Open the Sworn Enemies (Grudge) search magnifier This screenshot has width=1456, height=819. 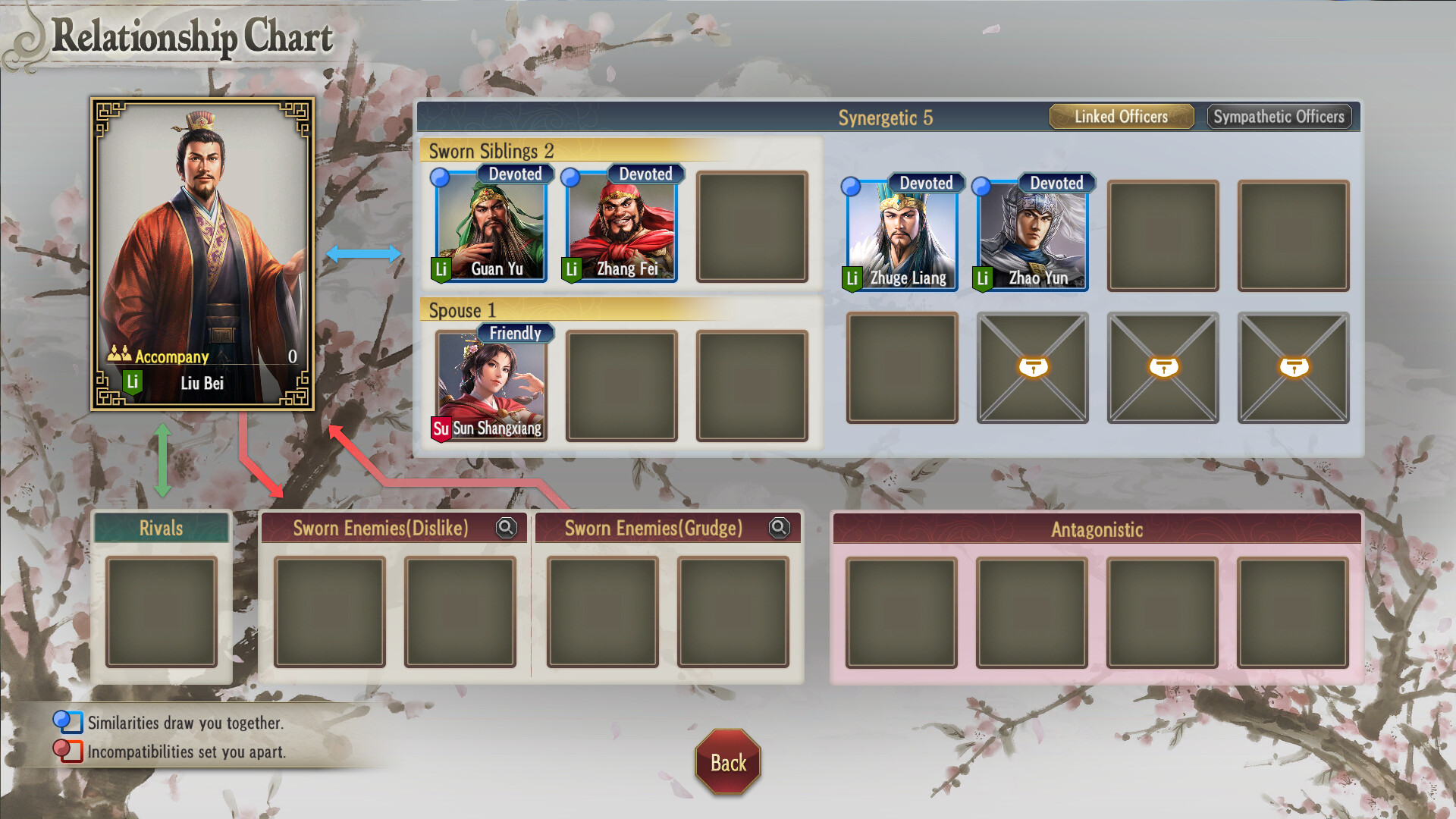click(x=778, y=528)
